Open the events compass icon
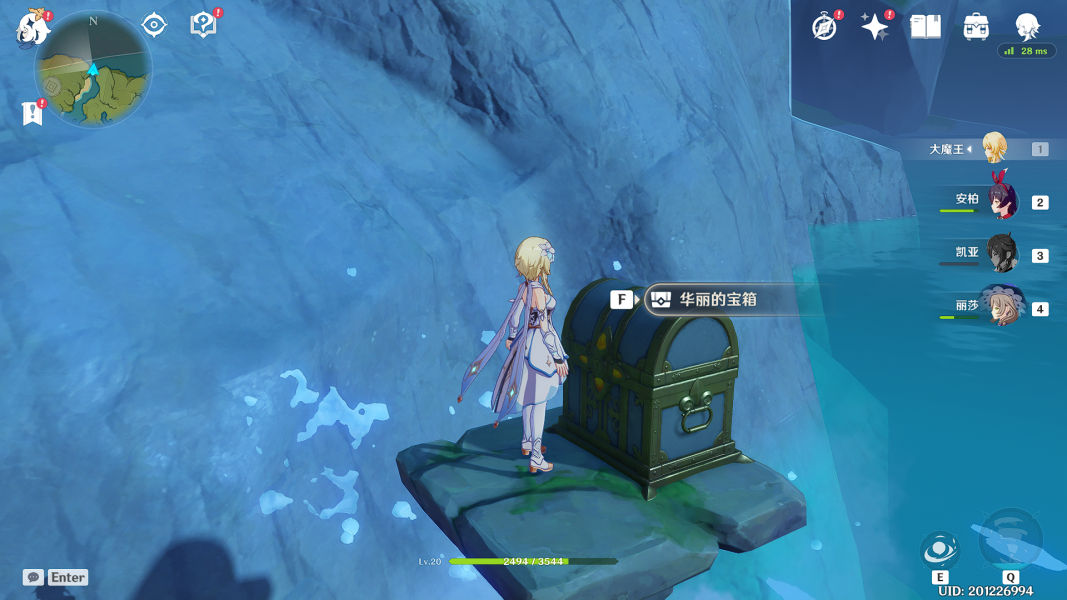 [x=825, y=27]
